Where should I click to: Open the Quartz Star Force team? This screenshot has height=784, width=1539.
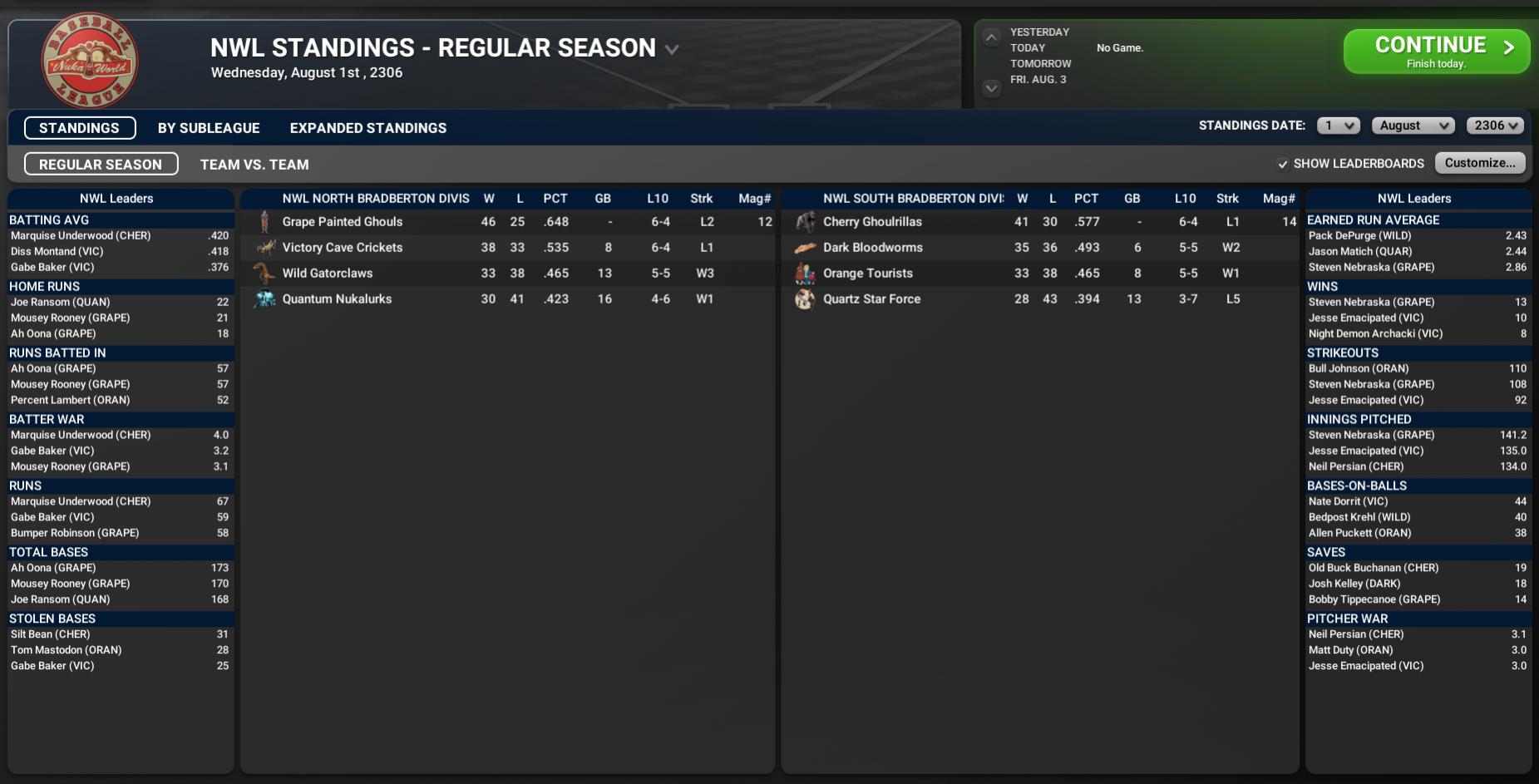click(871, 299)
